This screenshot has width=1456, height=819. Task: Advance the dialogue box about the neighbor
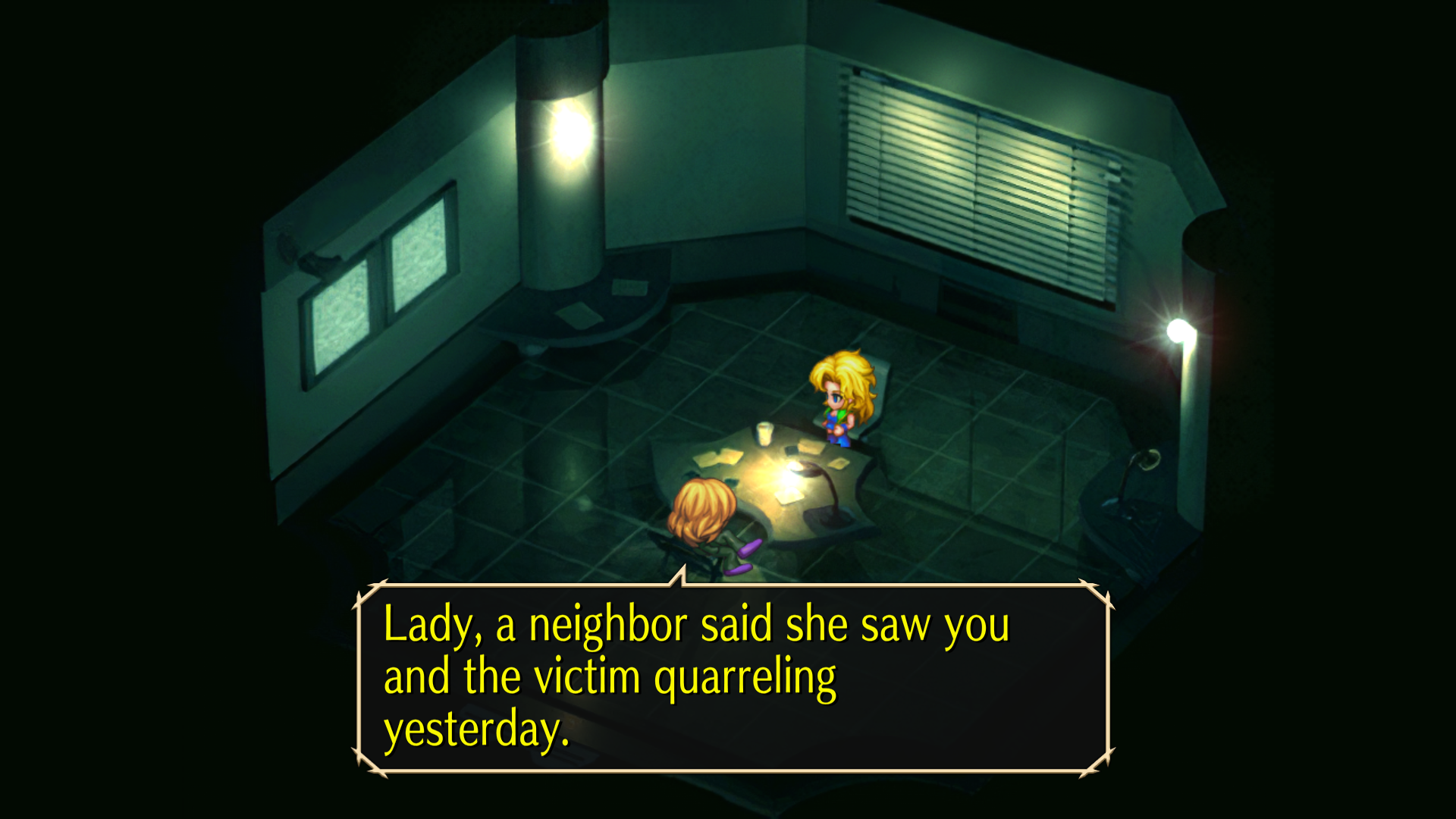pos(733,678)
